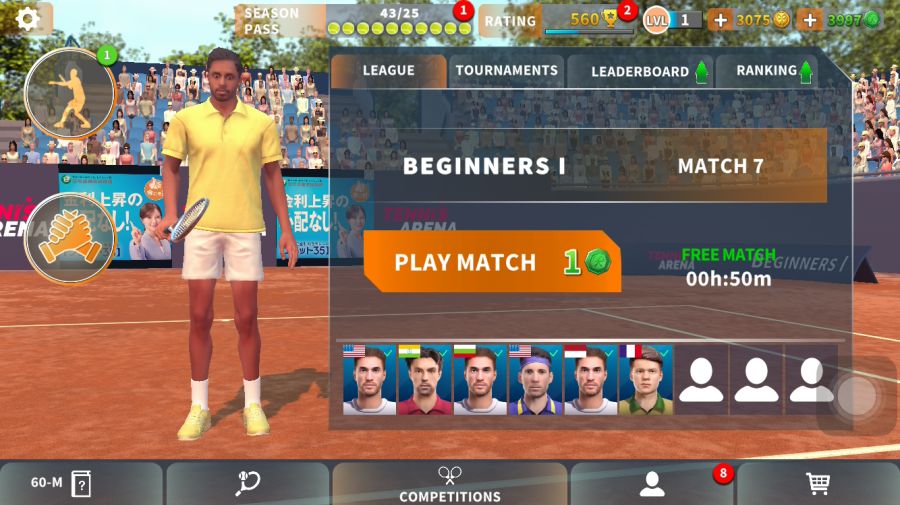
Task: Add more green tennis ball currency
Action: point(810,20)
